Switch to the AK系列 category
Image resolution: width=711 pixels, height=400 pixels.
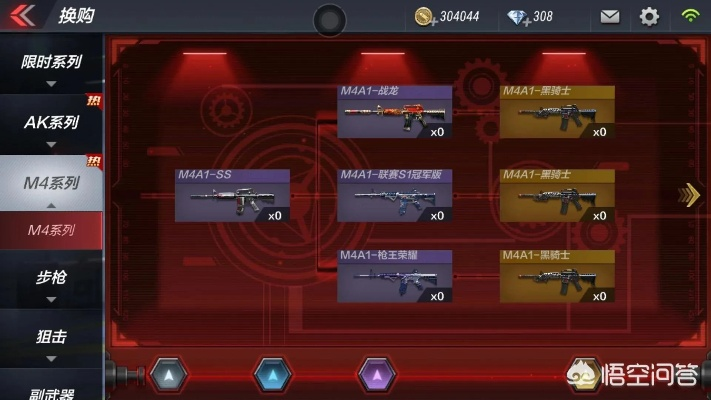51,123
